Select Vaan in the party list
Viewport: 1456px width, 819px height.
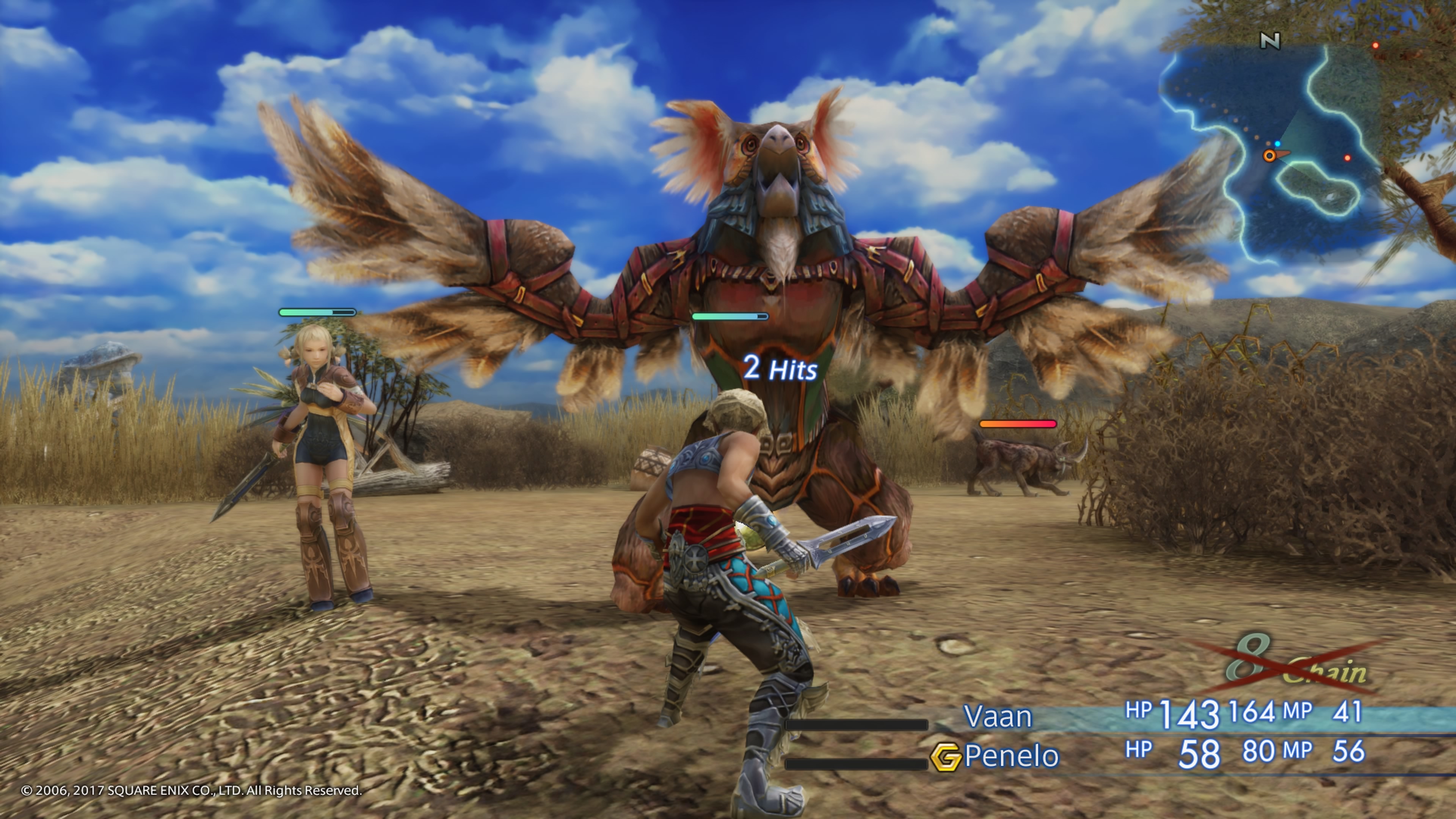click(997, 716)
